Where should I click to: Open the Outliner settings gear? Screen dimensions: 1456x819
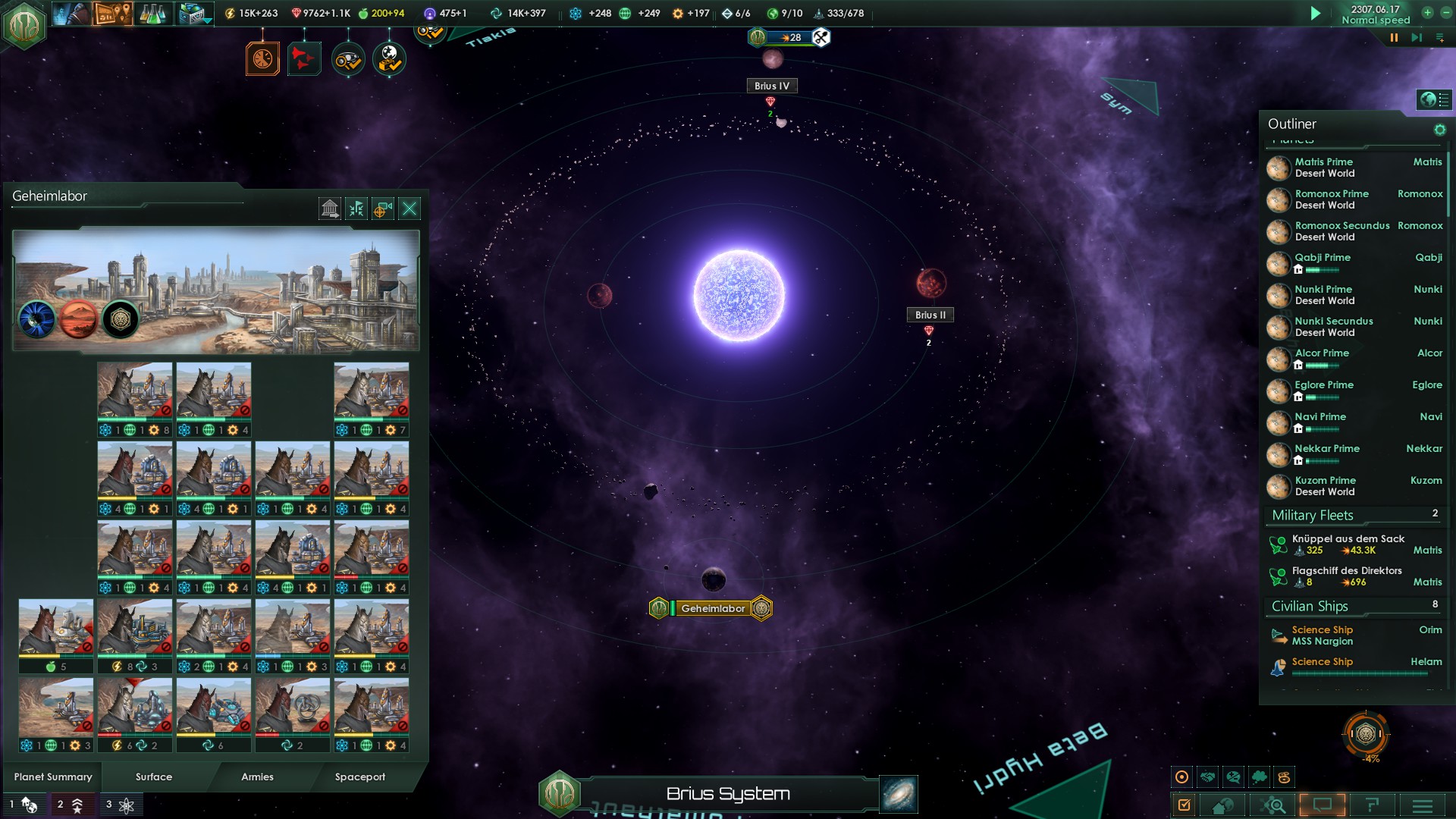click(1439, 130)
